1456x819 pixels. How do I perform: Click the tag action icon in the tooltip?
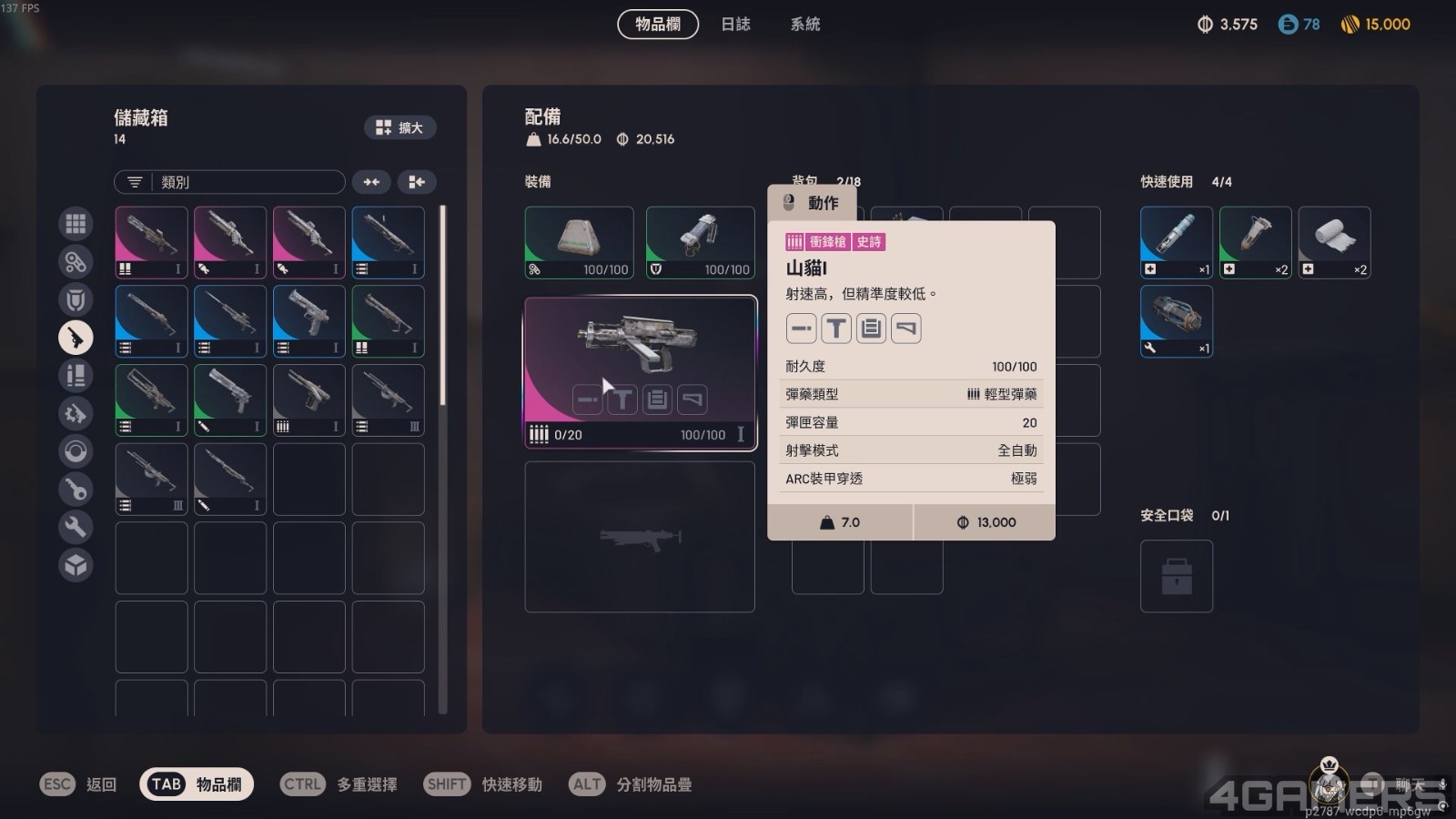pos(905,328)
